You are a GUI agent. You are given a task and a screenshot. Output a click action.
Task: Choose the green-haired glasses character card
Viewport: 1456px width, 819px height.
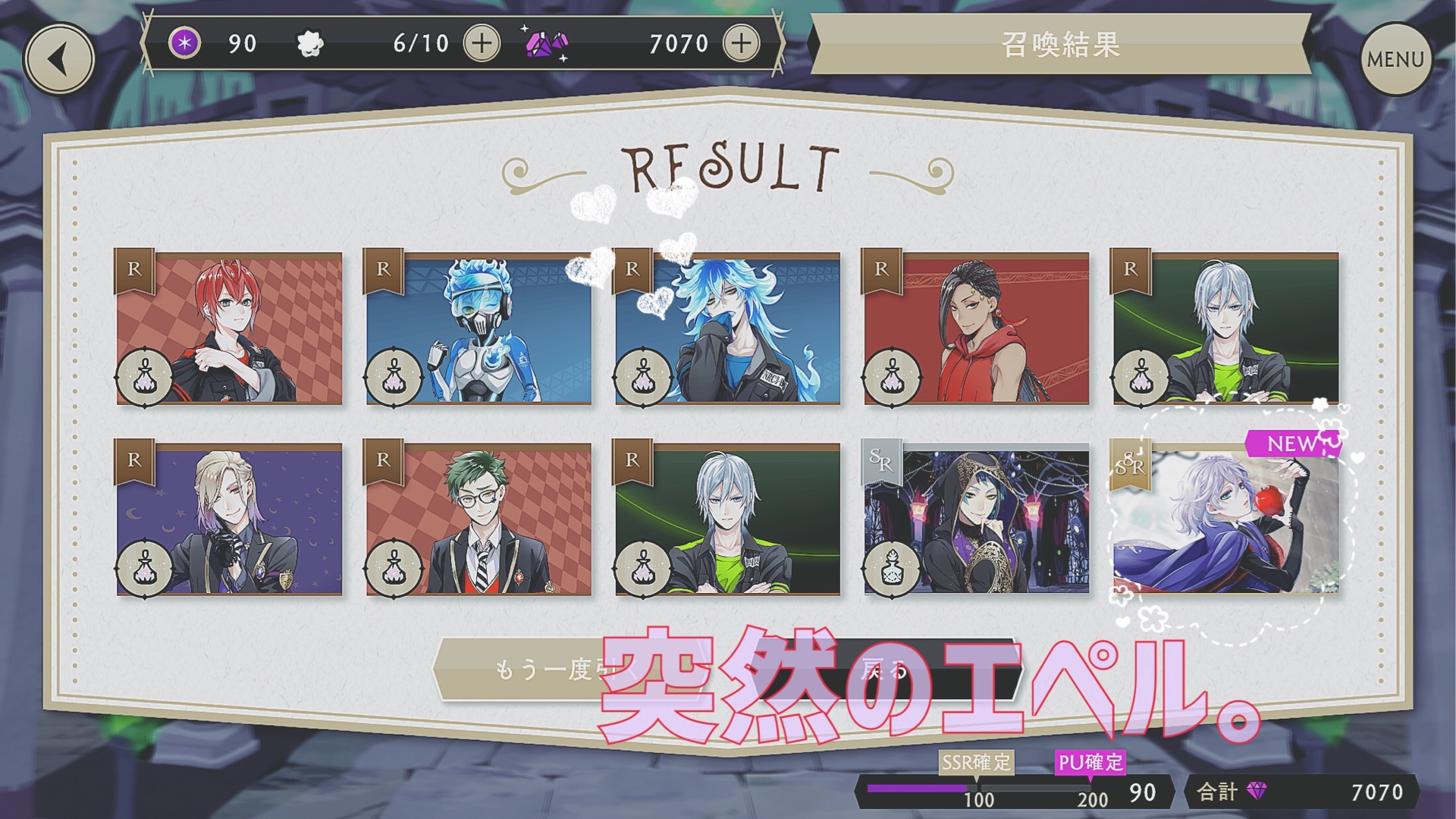pyautogui.click(x=479, y=519)
